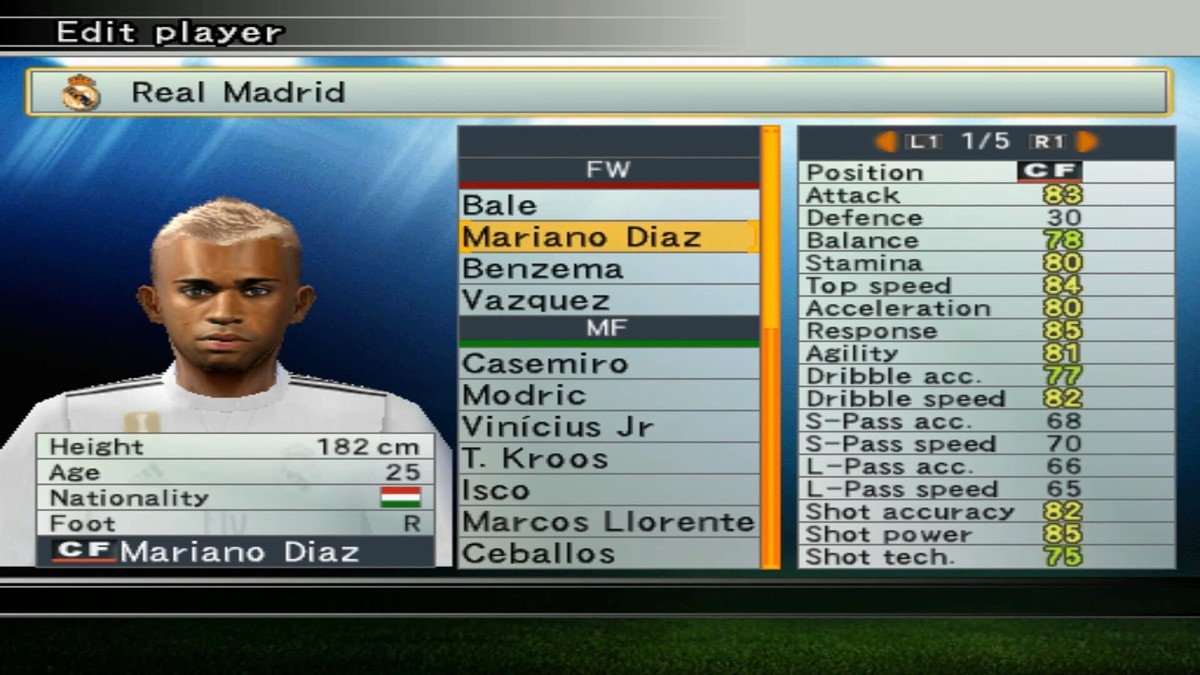Select Benzema from the roster
The height and width of the screenshot is (675, 1200).
608,269
